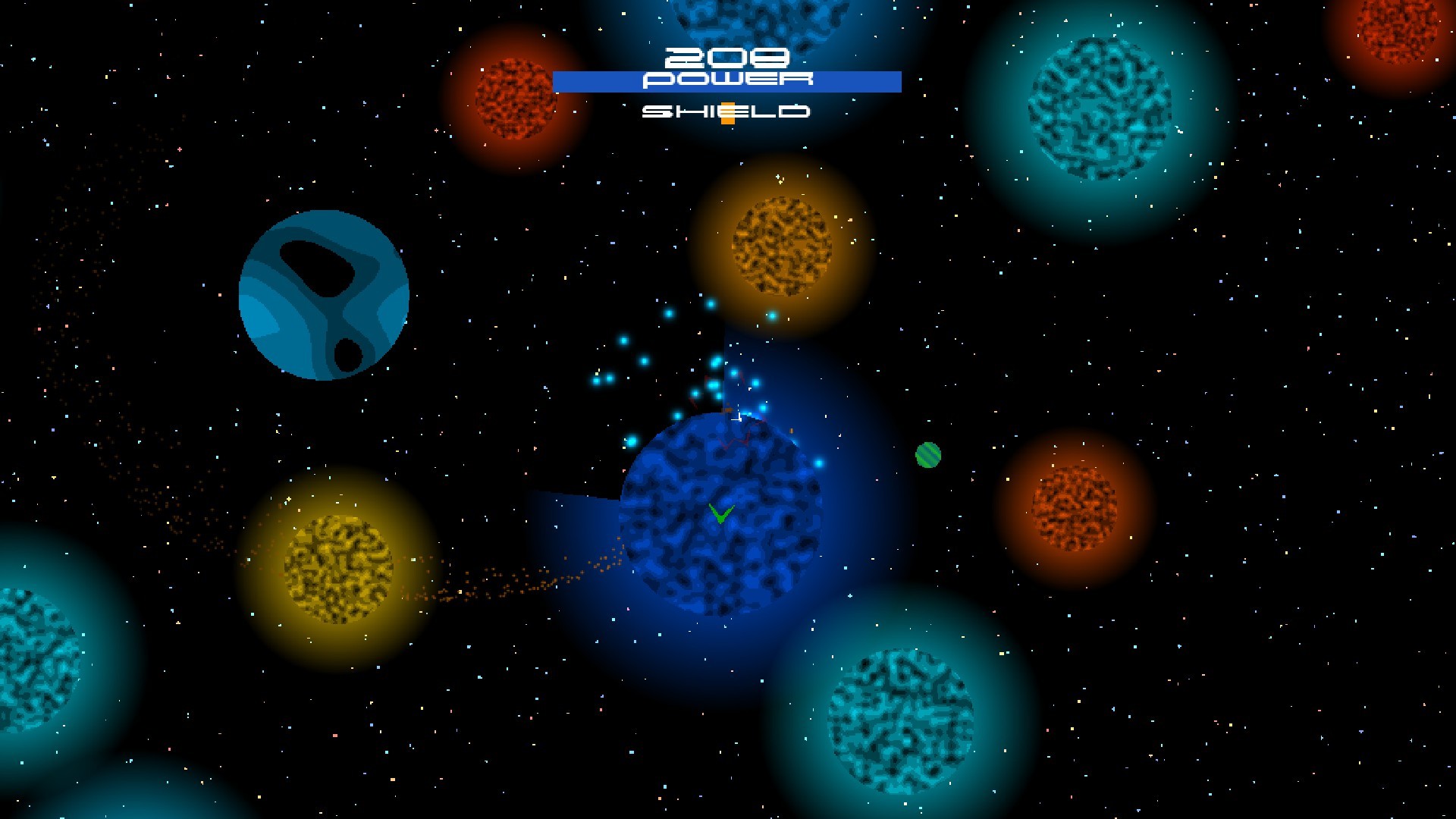Click the small green striped moon
This screenshot has width=1456, height=819.
pyautogui.click(x=928, y=455)
